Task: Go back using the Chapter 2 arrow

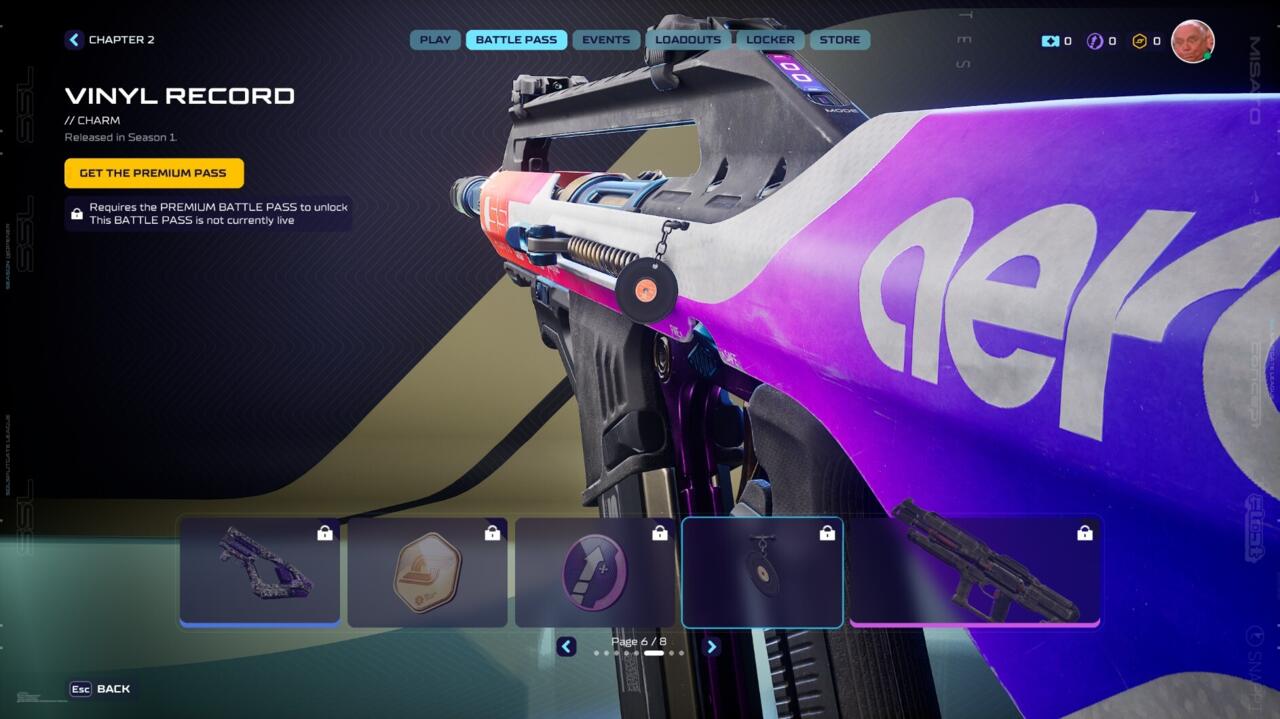Action: 74,40
